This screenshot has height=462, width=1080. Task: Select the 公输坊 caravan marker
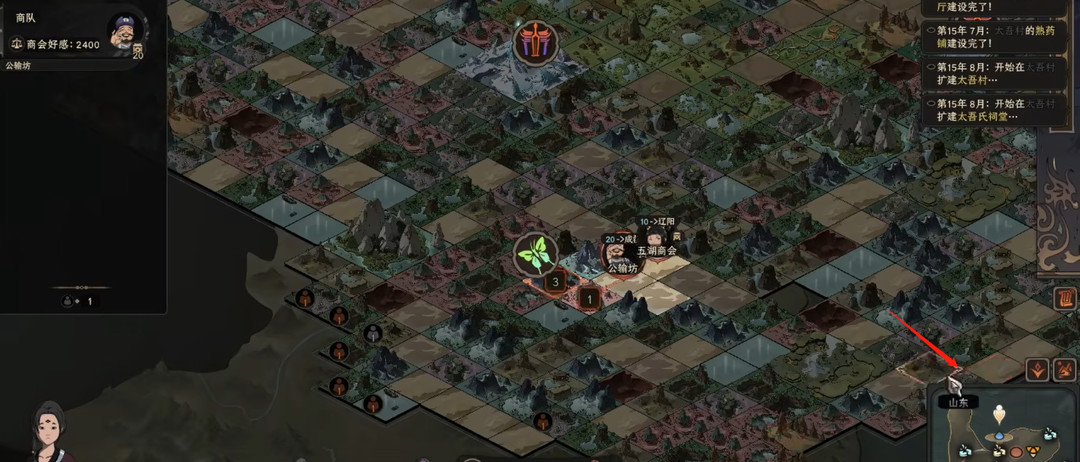pos(617,252)
